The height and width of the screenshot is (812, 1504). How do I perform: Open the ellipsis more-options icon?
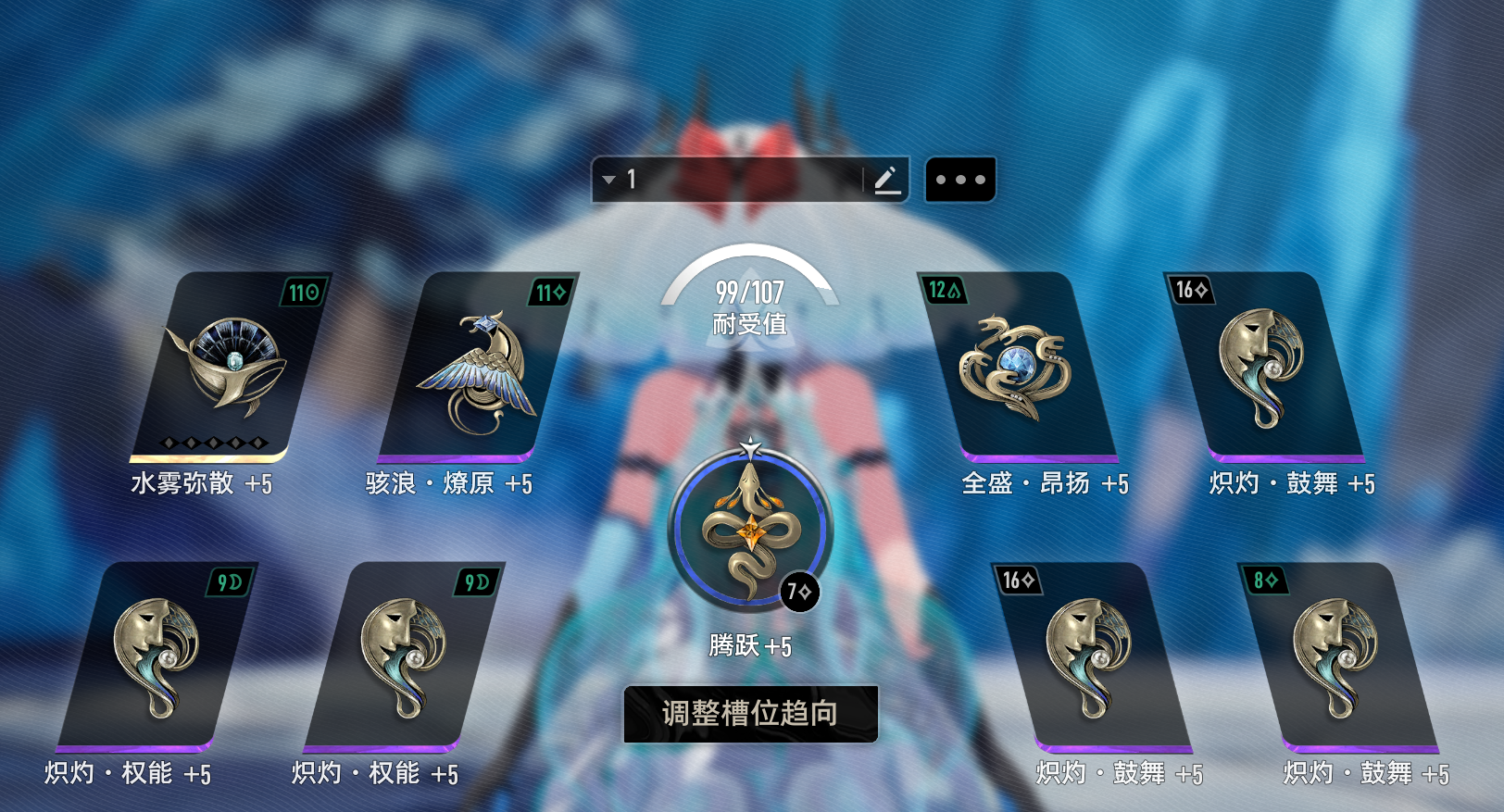coord(960,178)
